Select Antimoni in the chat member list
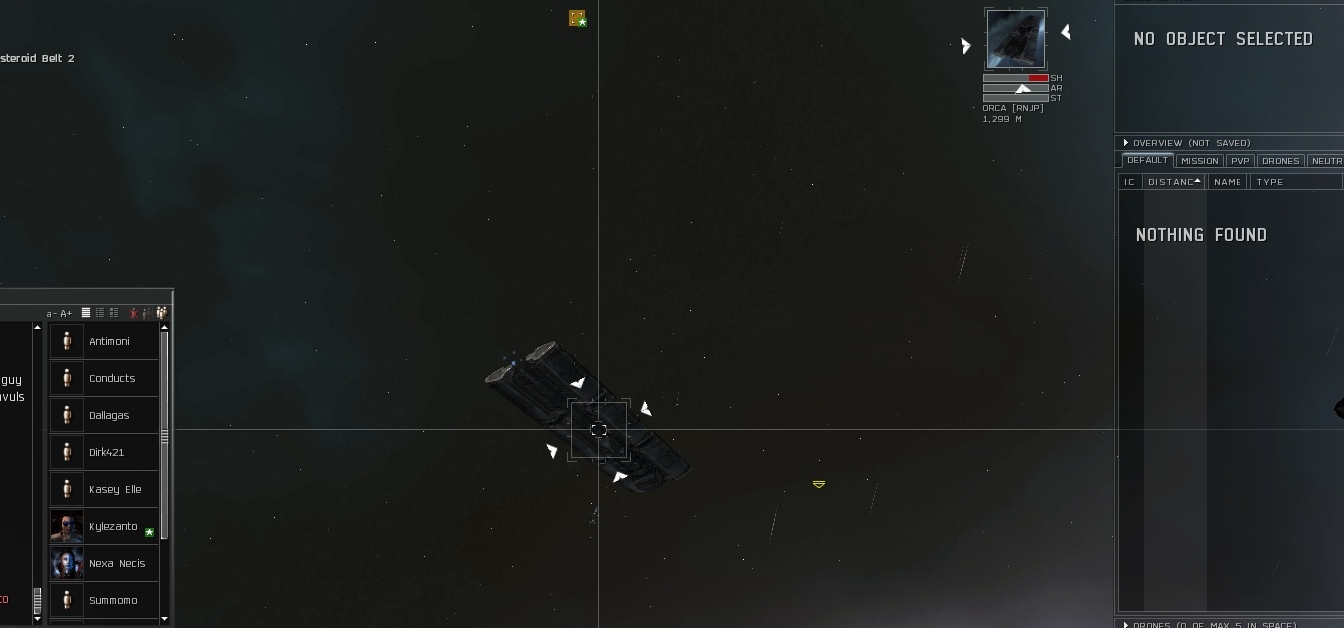This screenshot has width=1344, height=628. pyautogui.click(x=109, y=342)
